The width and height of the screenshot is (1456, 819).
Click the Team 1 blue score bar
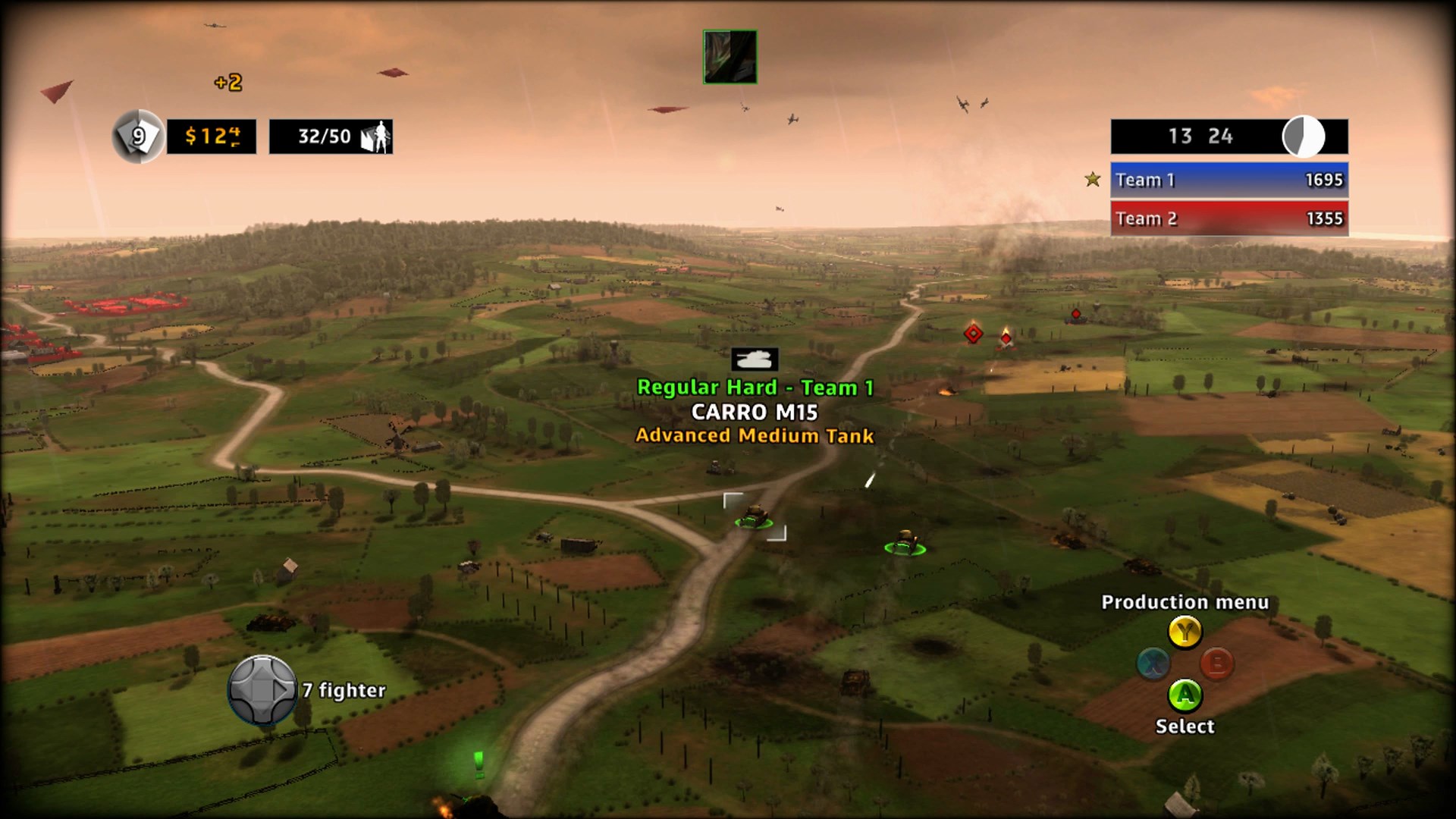point(1228,180)
